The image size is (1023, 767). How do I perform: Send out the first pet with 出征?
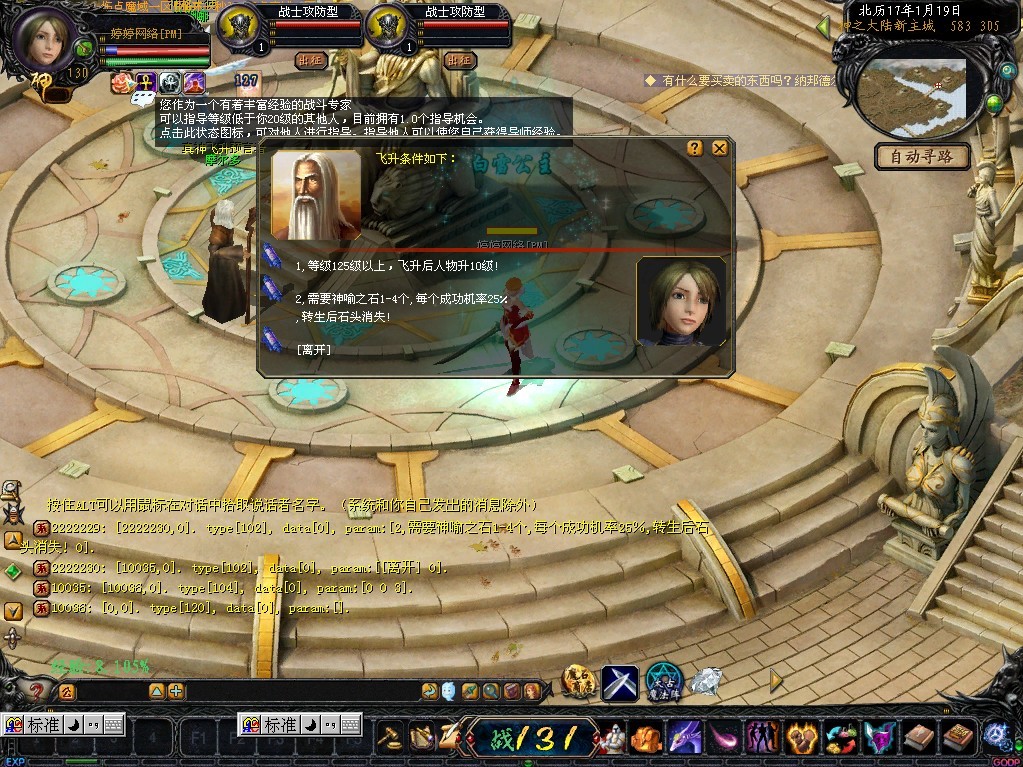(311, 60)
